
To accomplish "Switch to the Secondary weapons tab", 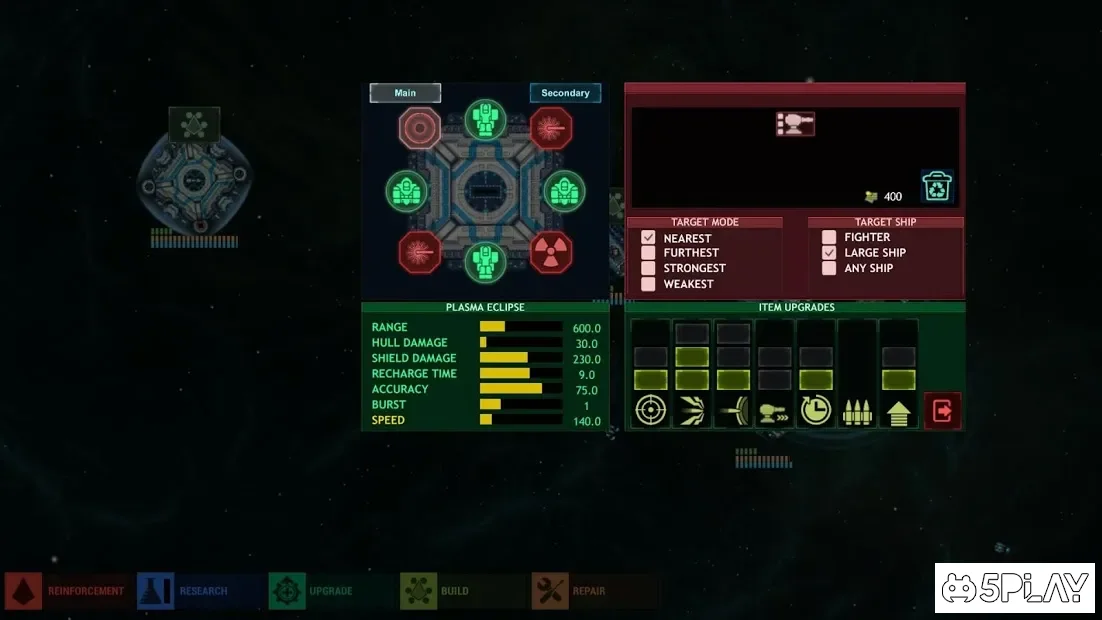I will click(565, 93).
